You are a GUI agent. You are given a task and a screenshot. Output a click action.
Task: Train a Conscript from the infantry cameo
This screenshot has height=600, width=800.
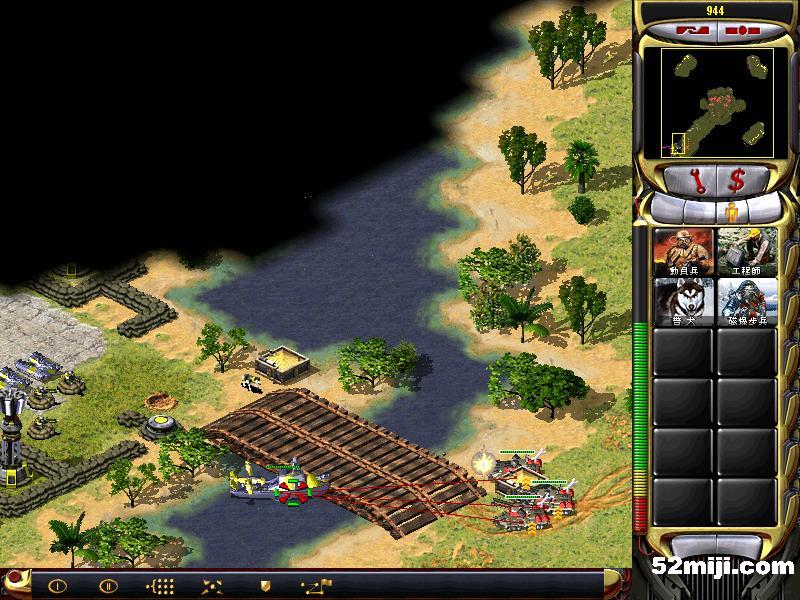pos(683,252)
